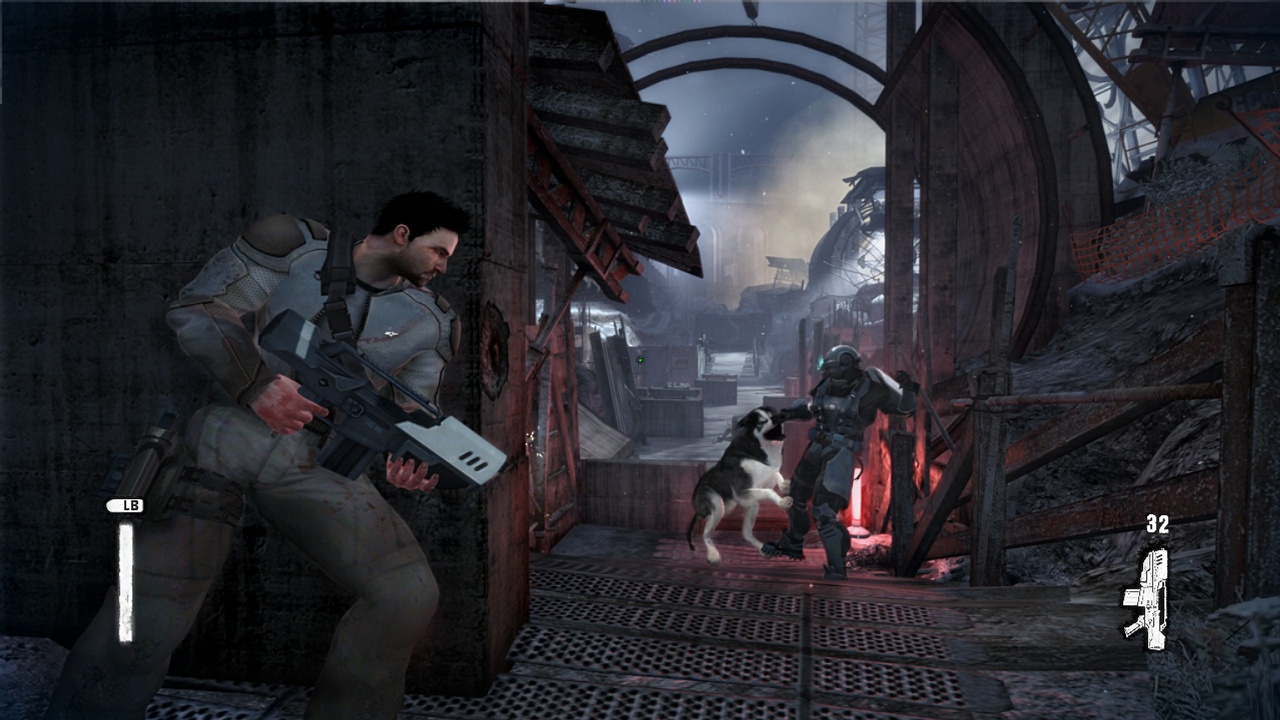Click the LB button prompt

click(125, 507)
